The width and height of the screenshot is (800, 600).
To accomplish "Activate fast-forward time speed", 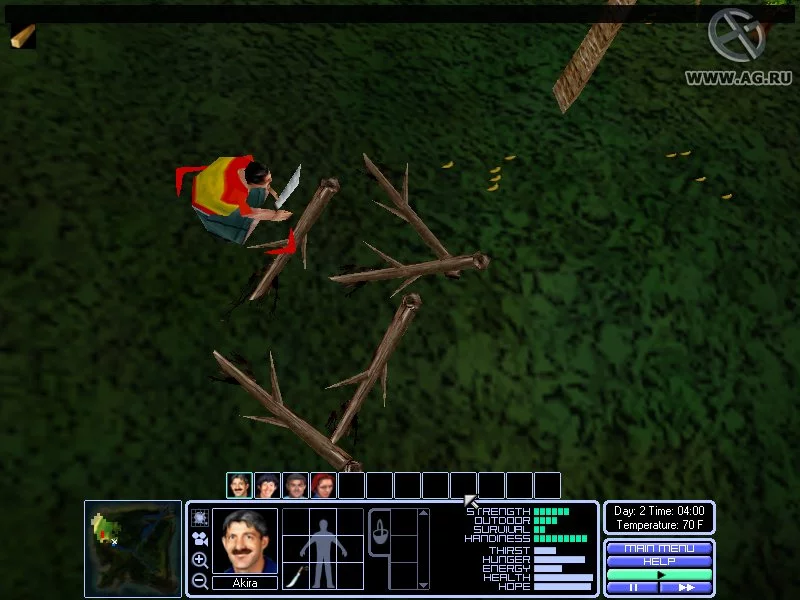I will [x=686, y=588].
